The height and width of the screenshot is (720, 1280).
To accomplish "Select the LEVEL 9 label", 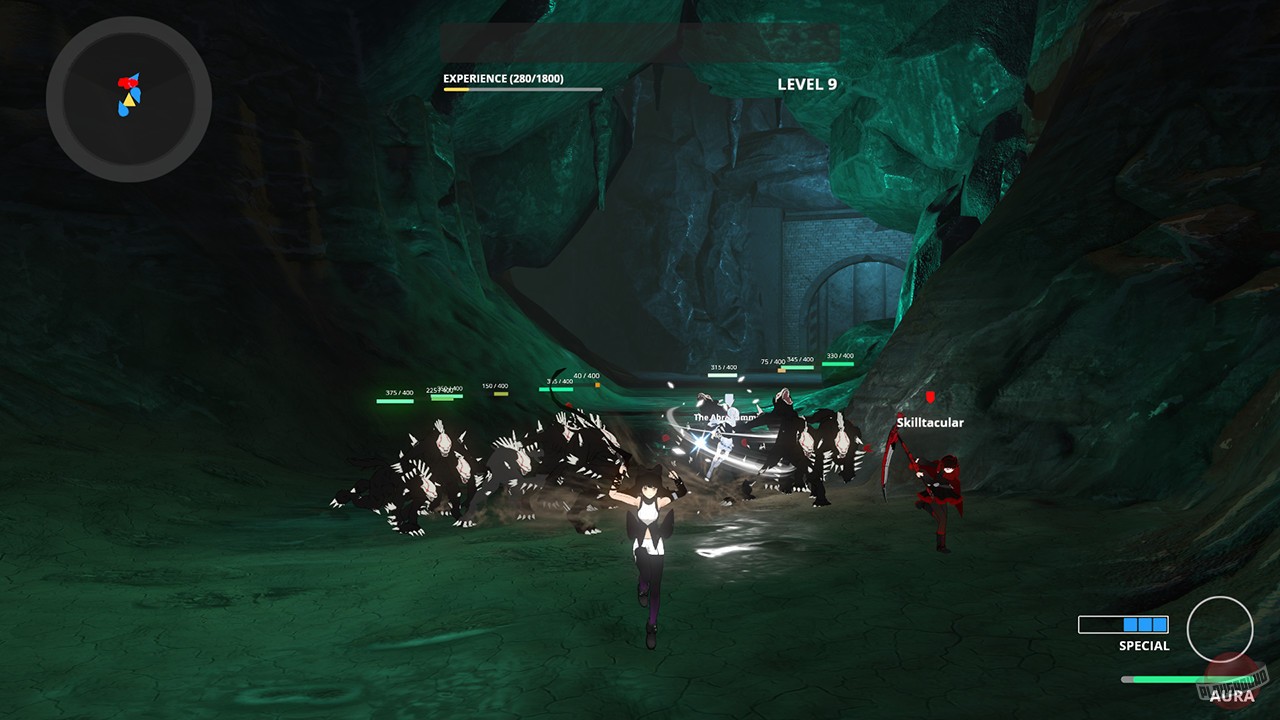I will coord(808,85).
